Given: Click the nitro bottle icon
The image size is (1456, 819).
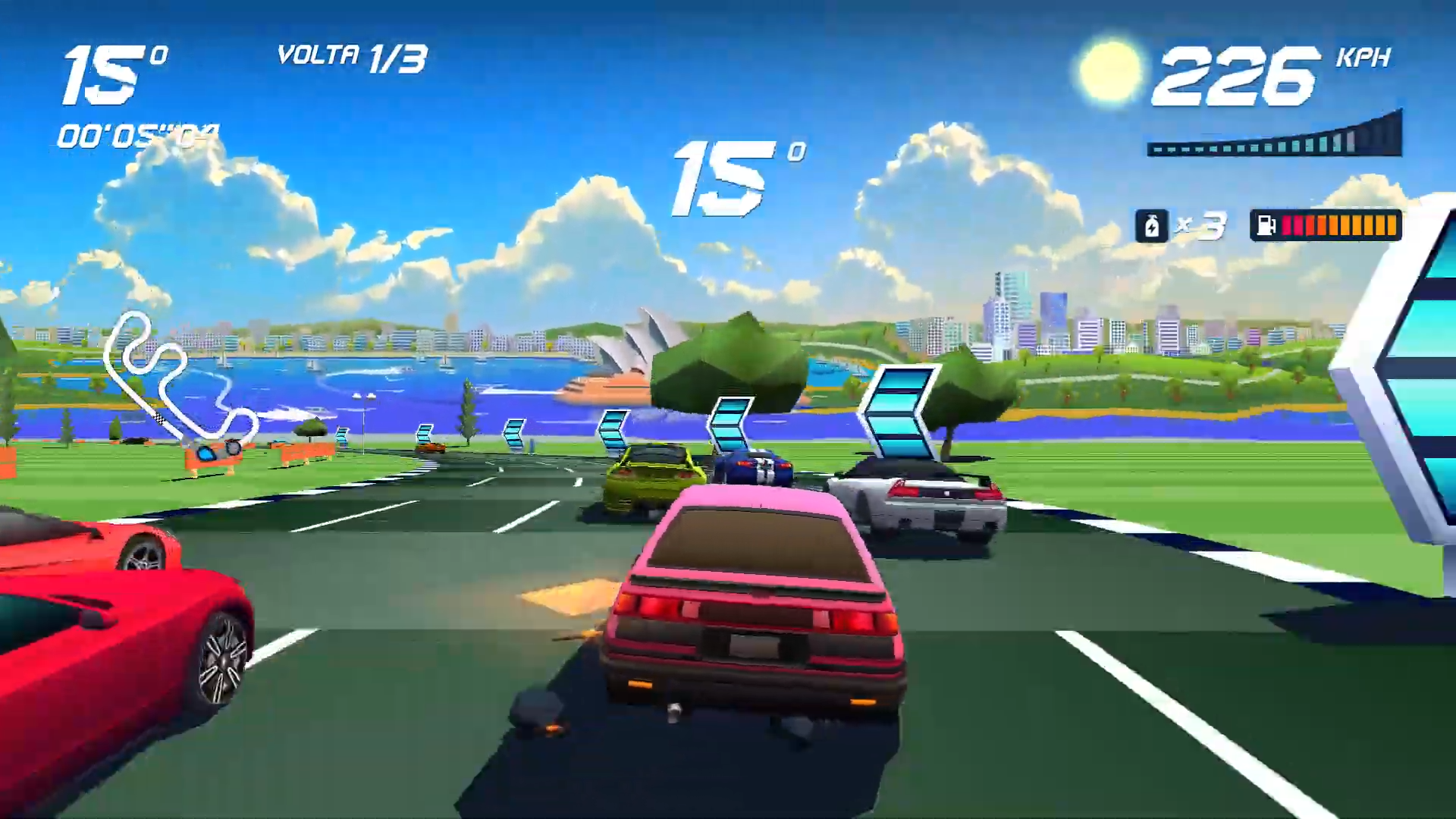Looking at the screenshot, I should tap(1152, 226).
